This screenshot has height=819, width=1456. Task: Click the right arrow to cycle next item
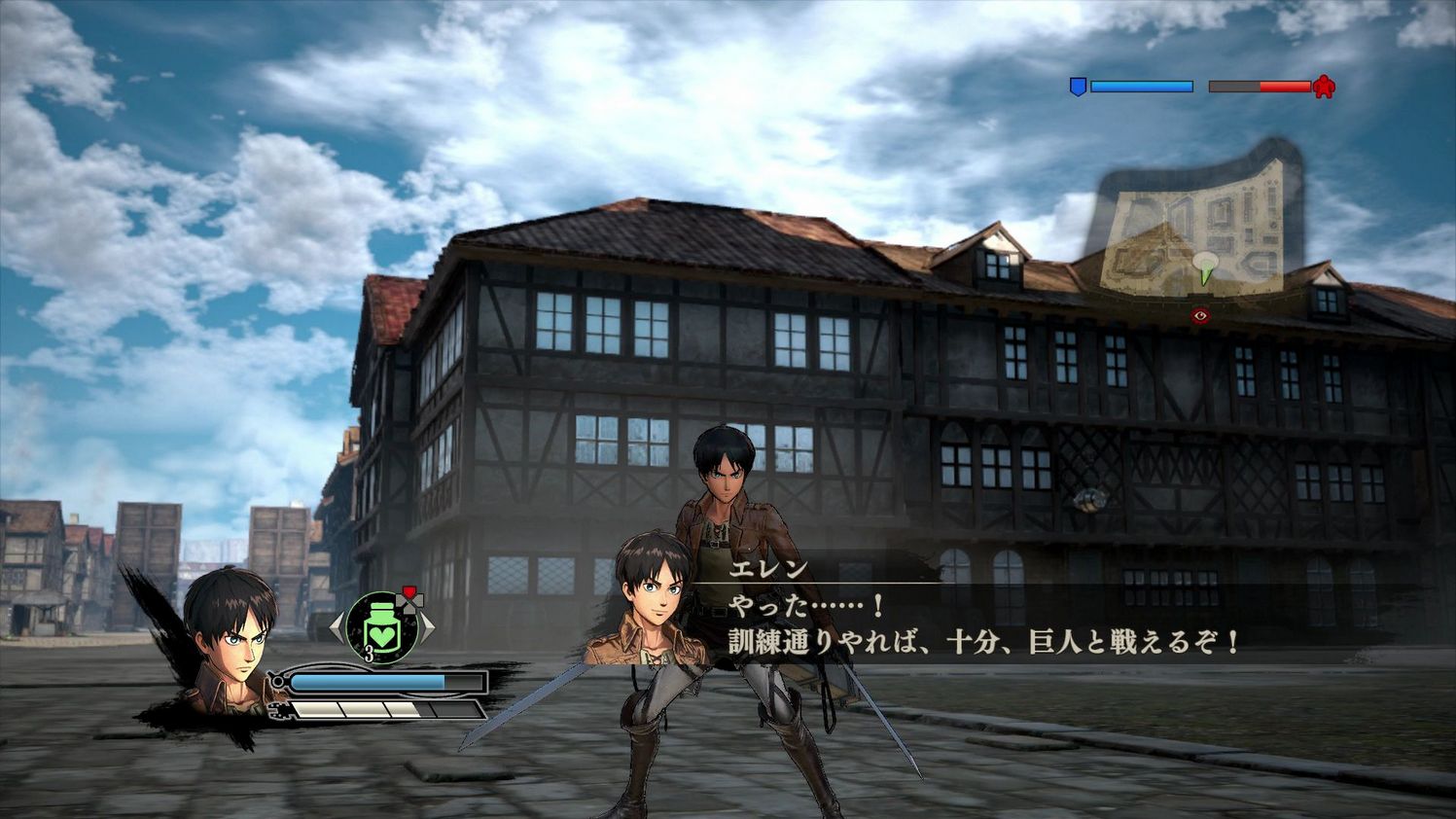click(428, 626)
